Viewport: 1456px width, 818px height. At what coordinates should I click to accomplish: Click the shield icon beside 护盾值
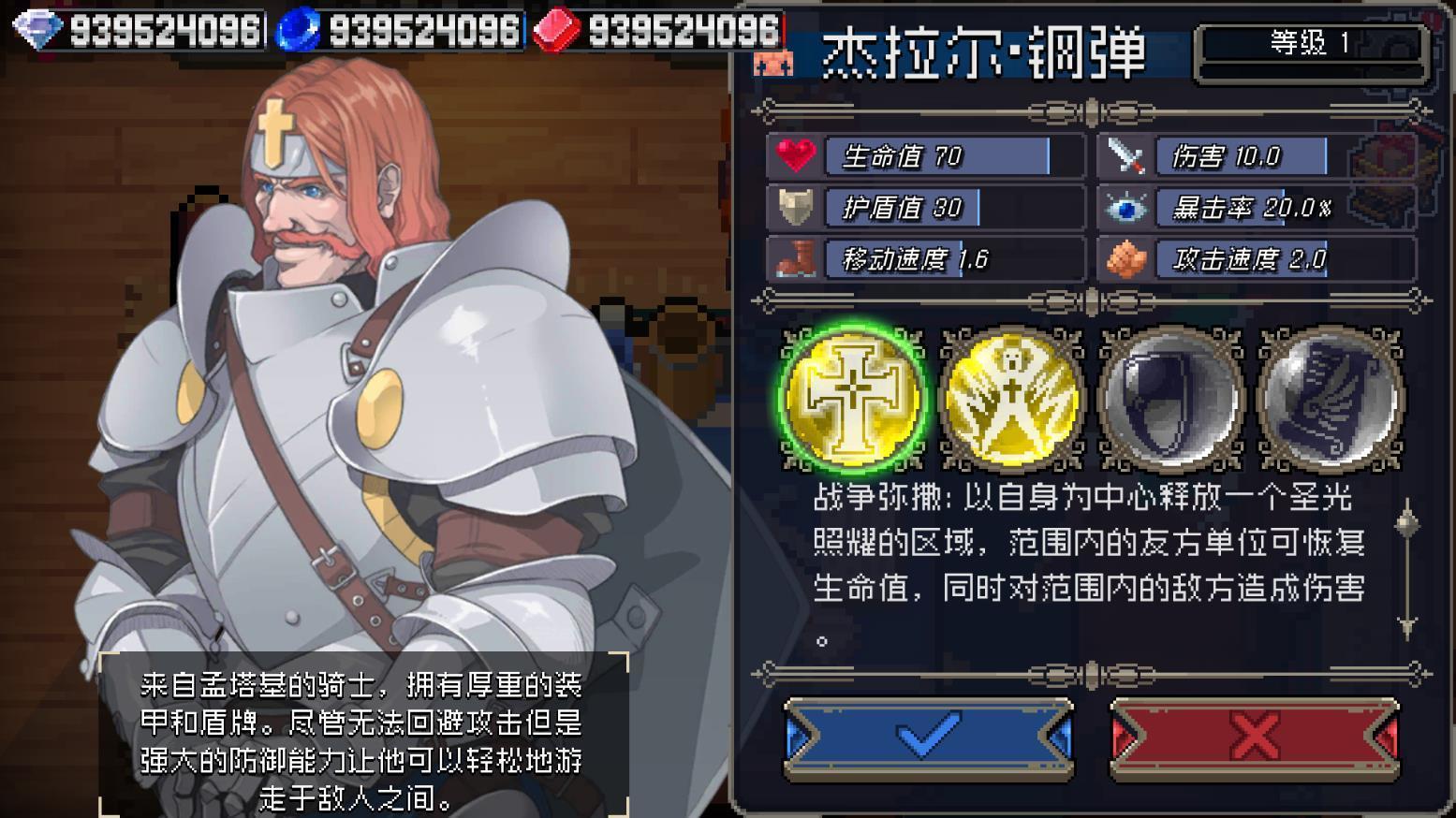click(x=795, y=207)
